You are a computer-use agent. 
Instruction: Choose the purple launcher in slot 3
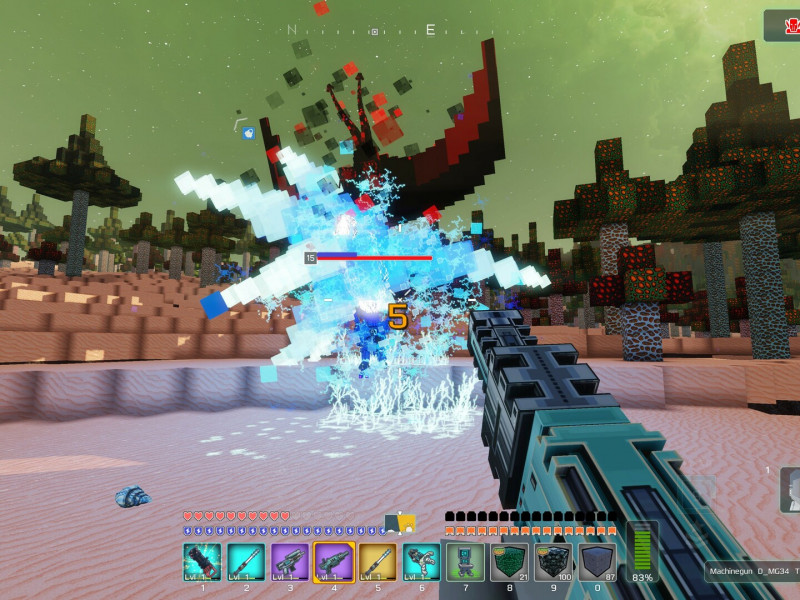pos(290,562)
